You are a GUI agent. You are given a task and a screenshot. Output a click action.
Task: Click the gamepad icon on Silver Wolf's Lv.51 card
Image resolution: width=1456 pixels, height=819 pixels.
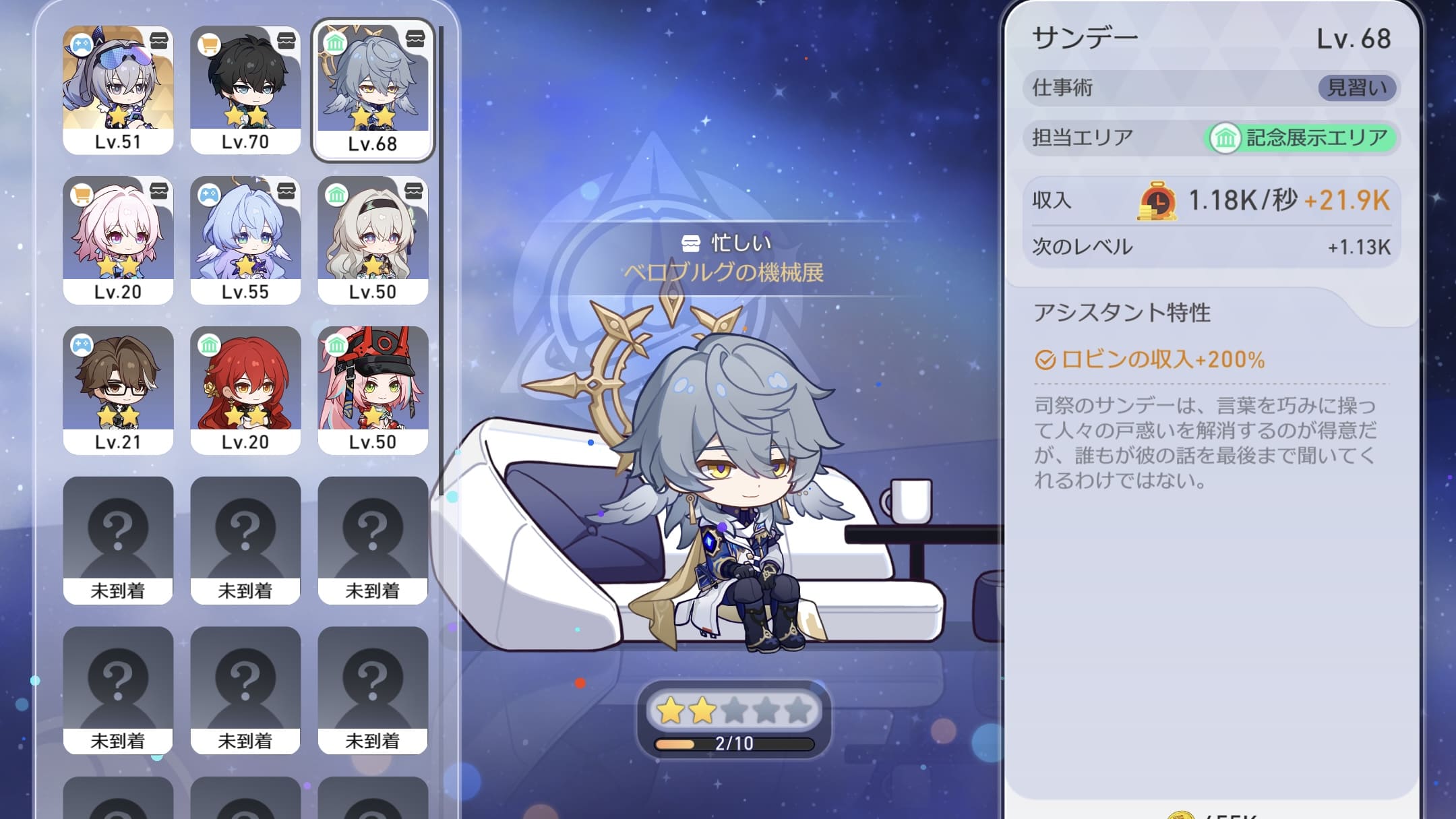point(81,44)
